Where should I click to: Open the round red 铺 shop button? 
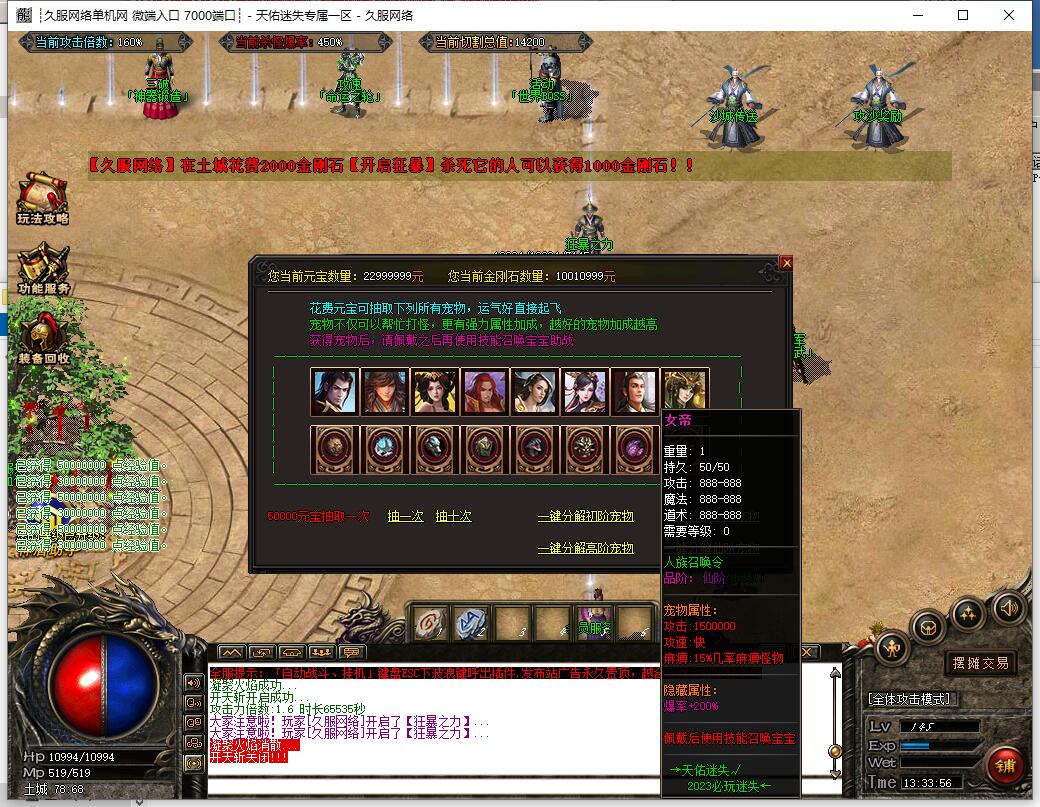coord(1004,767)
